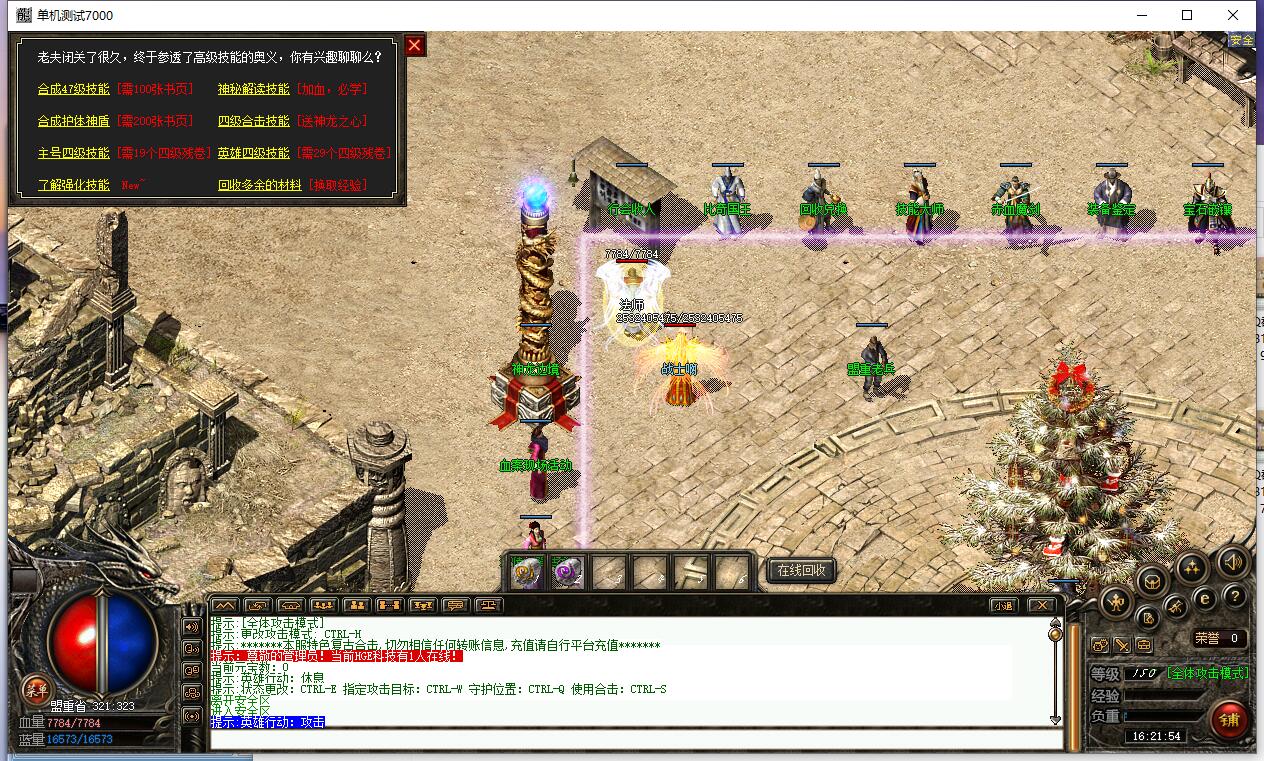Screen dimensions: 1264x761
Task: Open the character equipment round icon
Action: tap(1116, 602)
